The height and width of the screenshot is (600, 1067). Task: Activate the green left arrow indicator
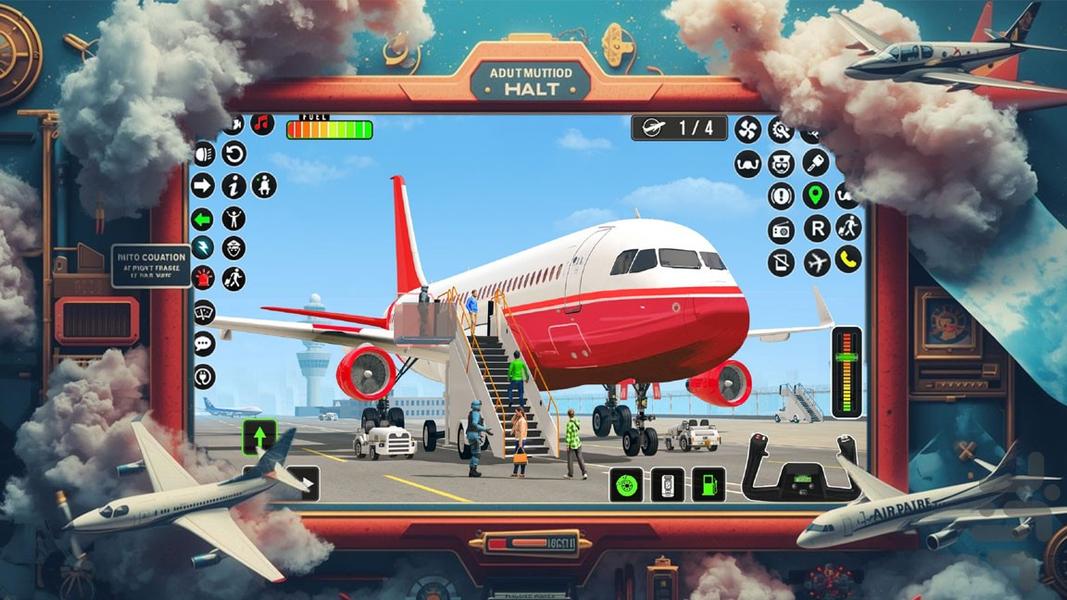tap(203, 219)
